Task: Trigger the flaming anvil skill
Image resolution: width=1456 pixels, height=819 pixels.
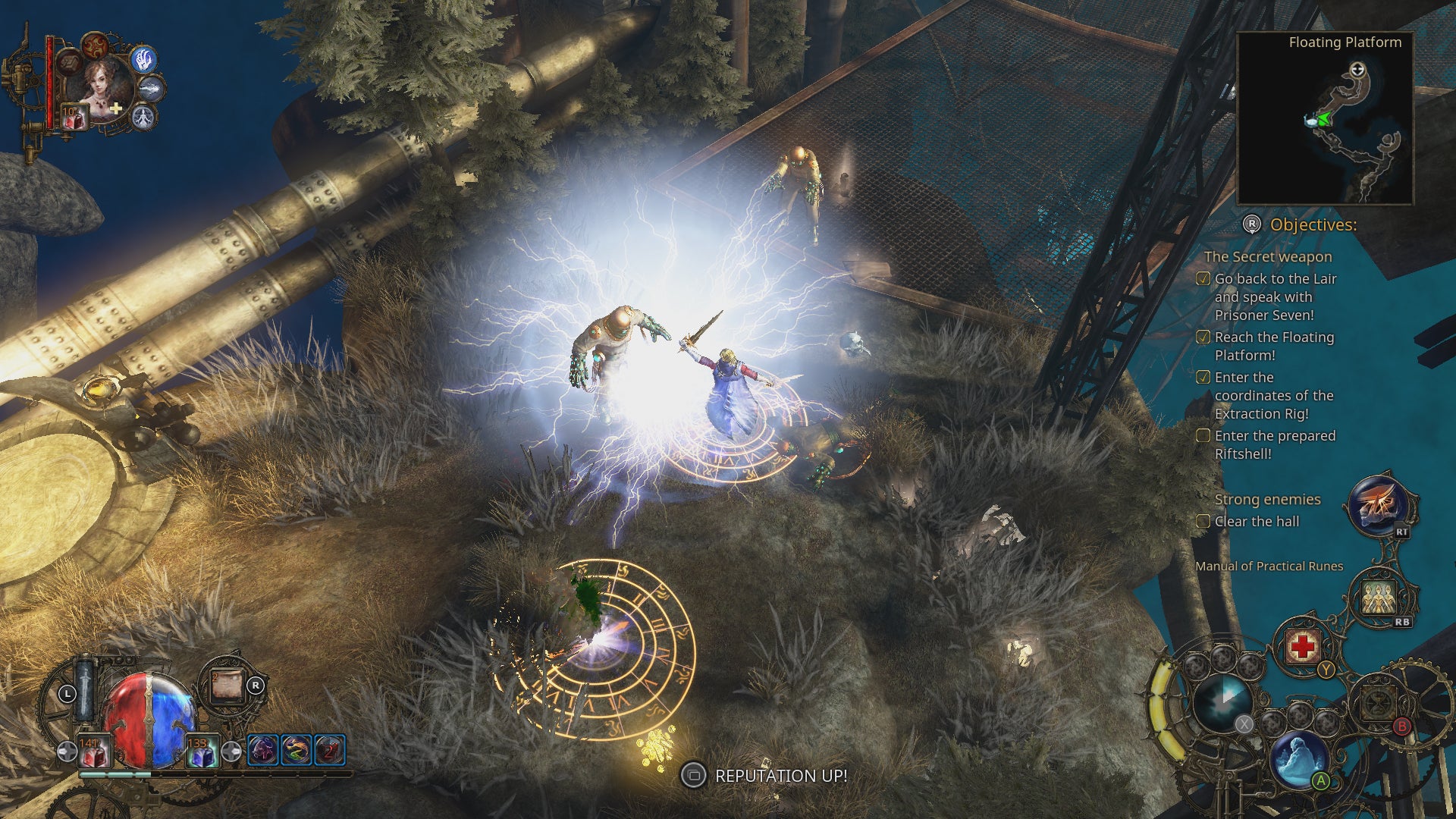Action: [1378, 507]
